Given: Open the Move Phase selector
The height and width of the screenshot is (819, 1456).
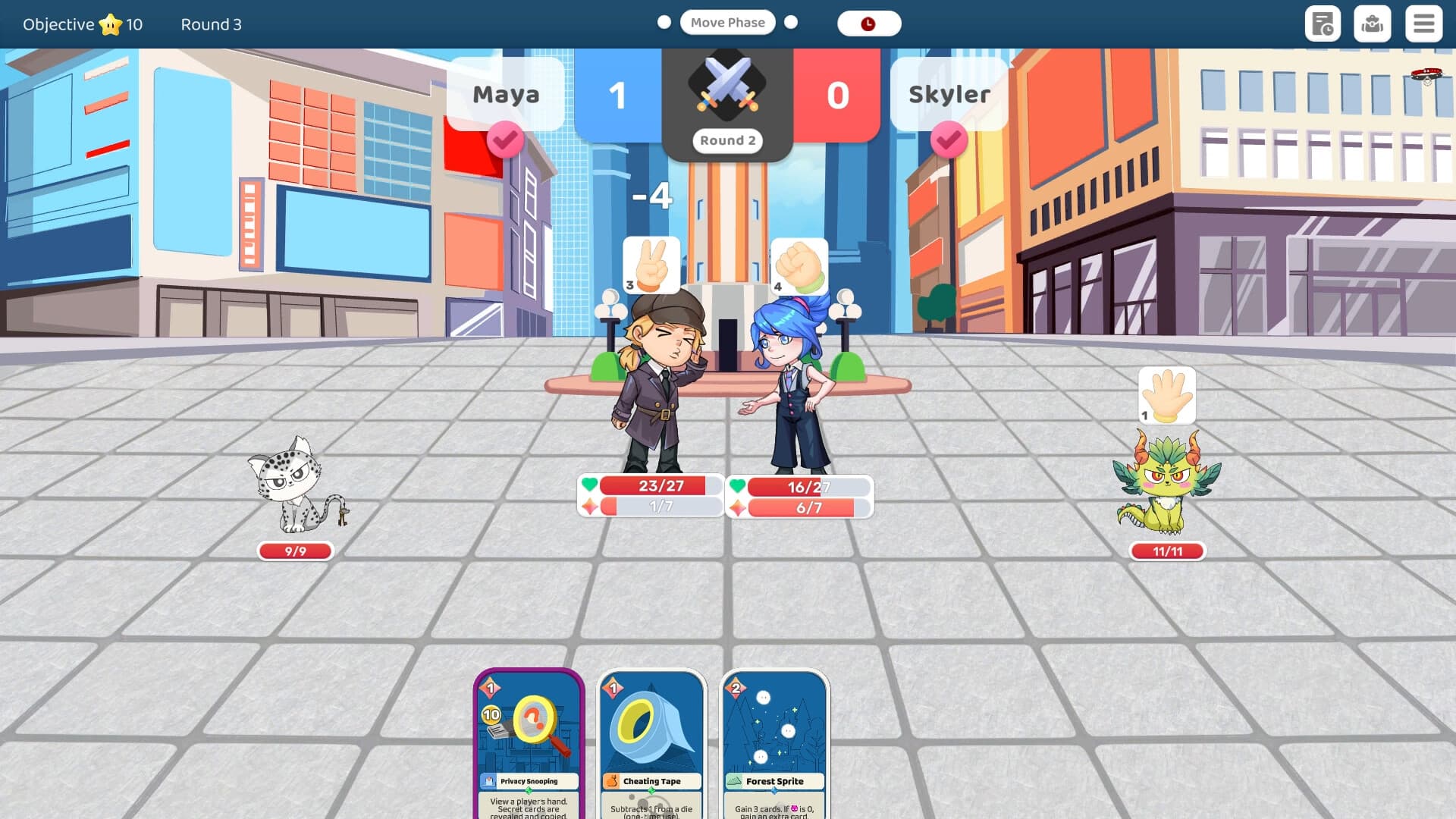Looking at the screenshot, I should pos(727,22).
